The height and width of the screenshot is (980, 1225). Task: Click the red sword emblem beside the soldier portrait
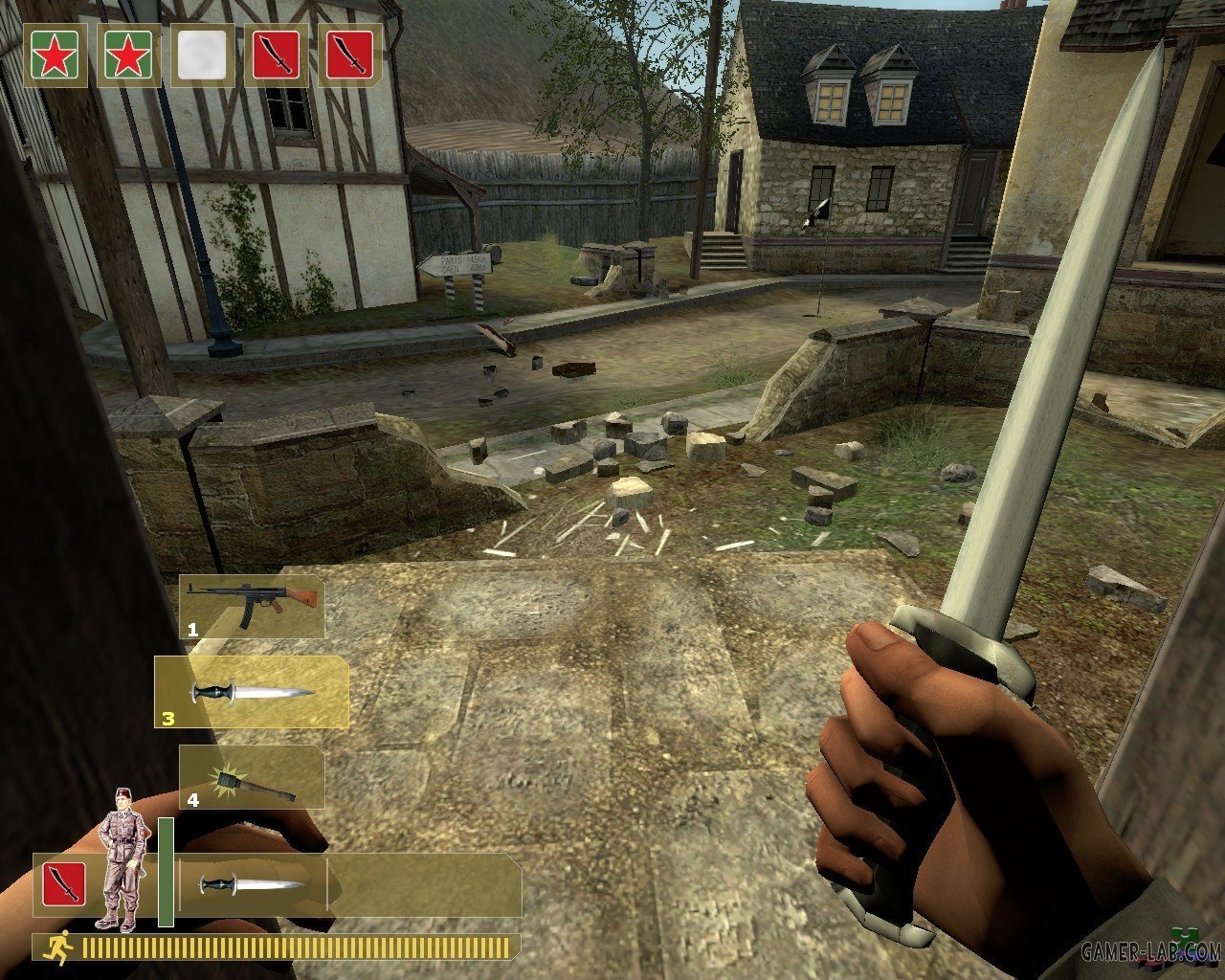(63, 884)
